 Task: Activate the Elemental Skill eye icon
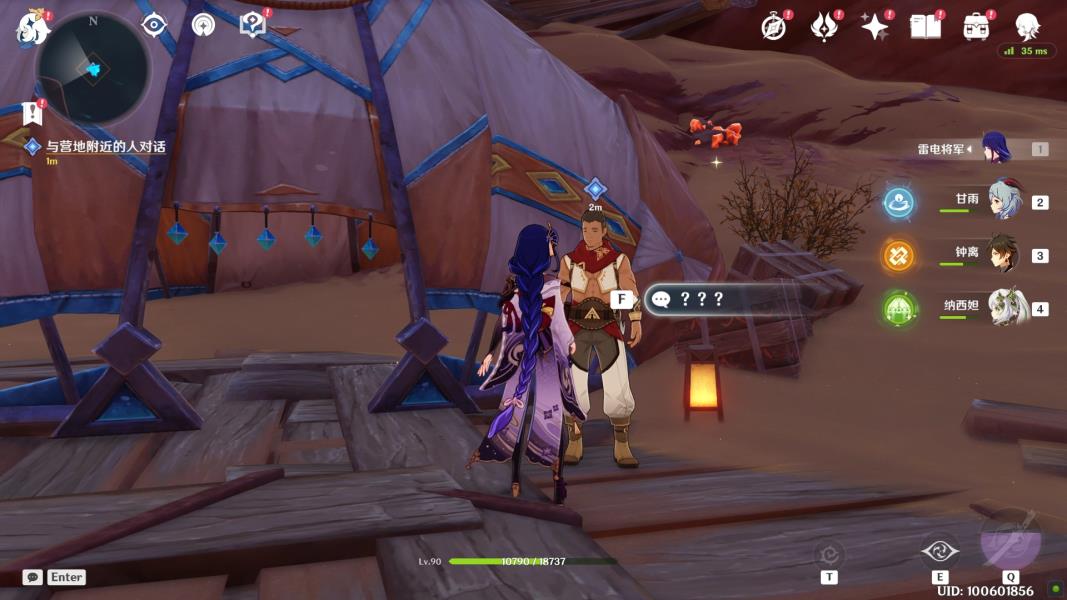[x=939, y=550]
